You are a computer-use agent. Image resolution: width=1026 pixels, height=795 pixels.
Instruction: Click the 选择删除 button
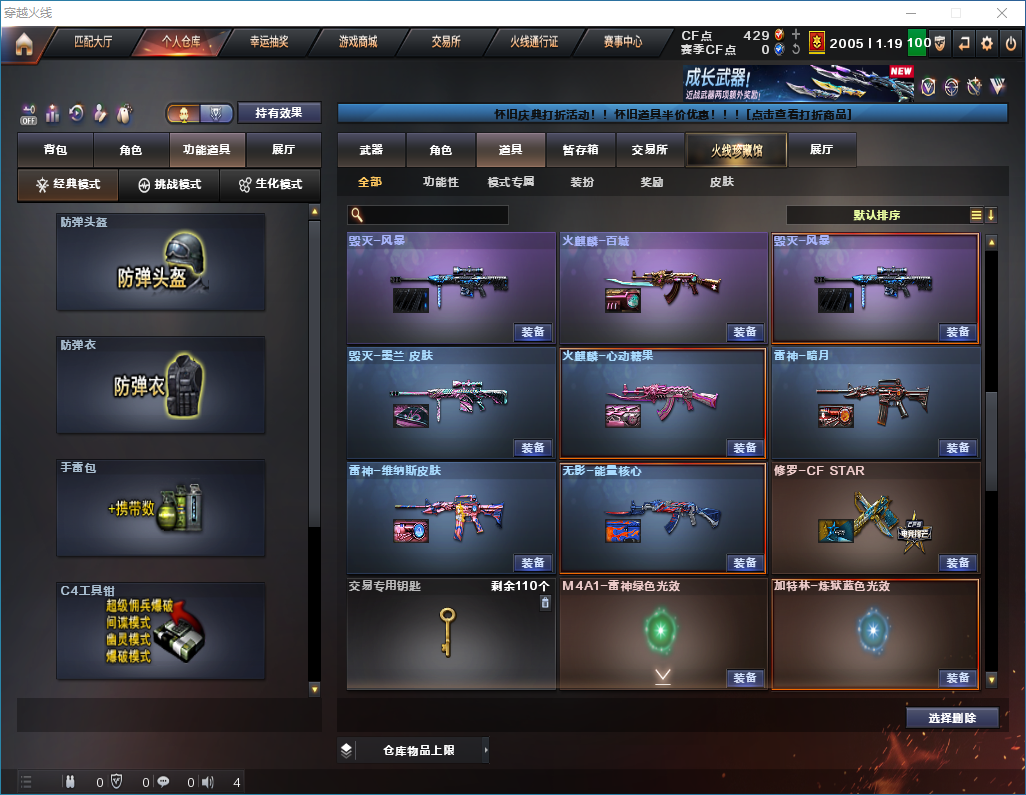(x=952, y=718)
